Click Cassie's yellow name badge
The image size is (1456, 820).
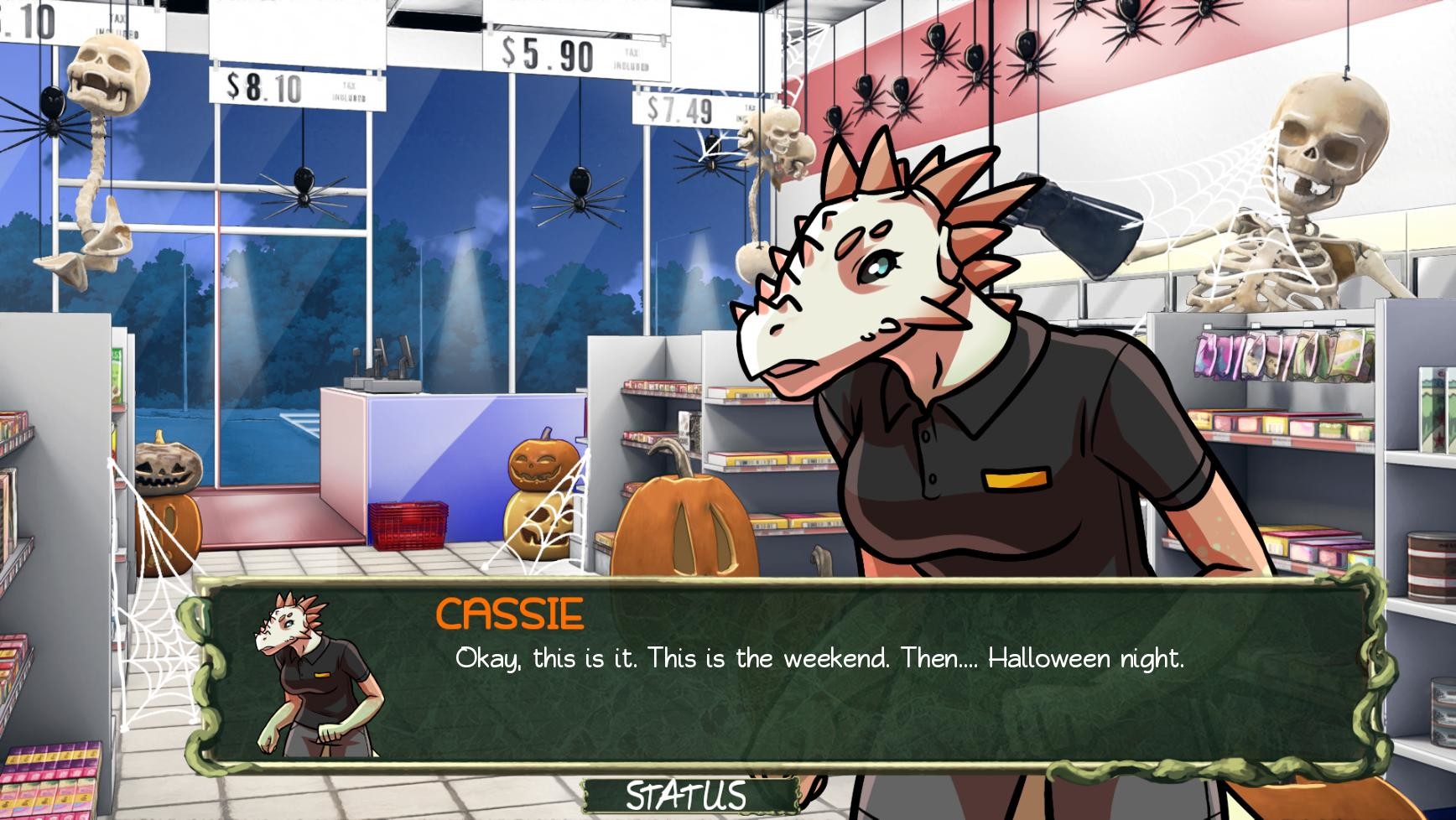coord(1017,479)
